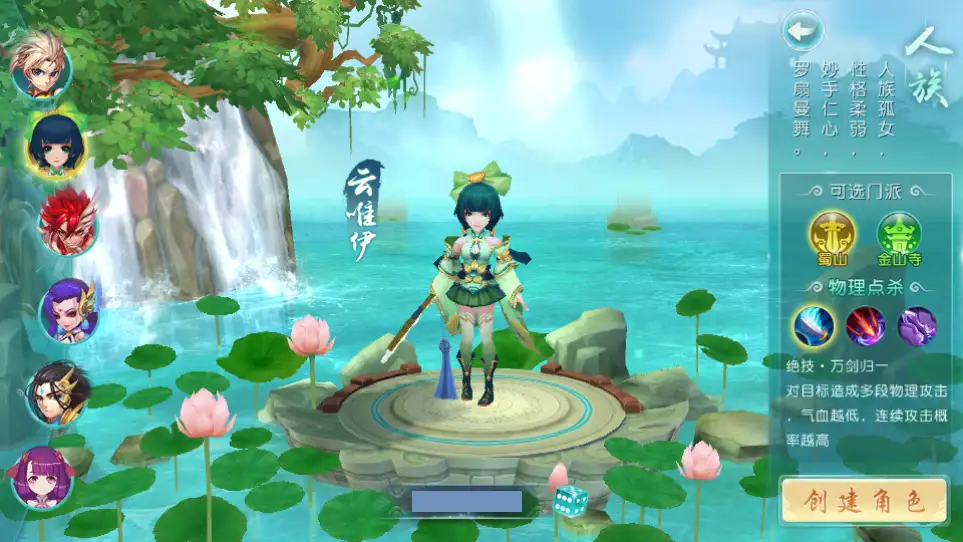963x542 pixels.
Task: Select the purple-haired woman with gold headpiece
Action: 69,308
